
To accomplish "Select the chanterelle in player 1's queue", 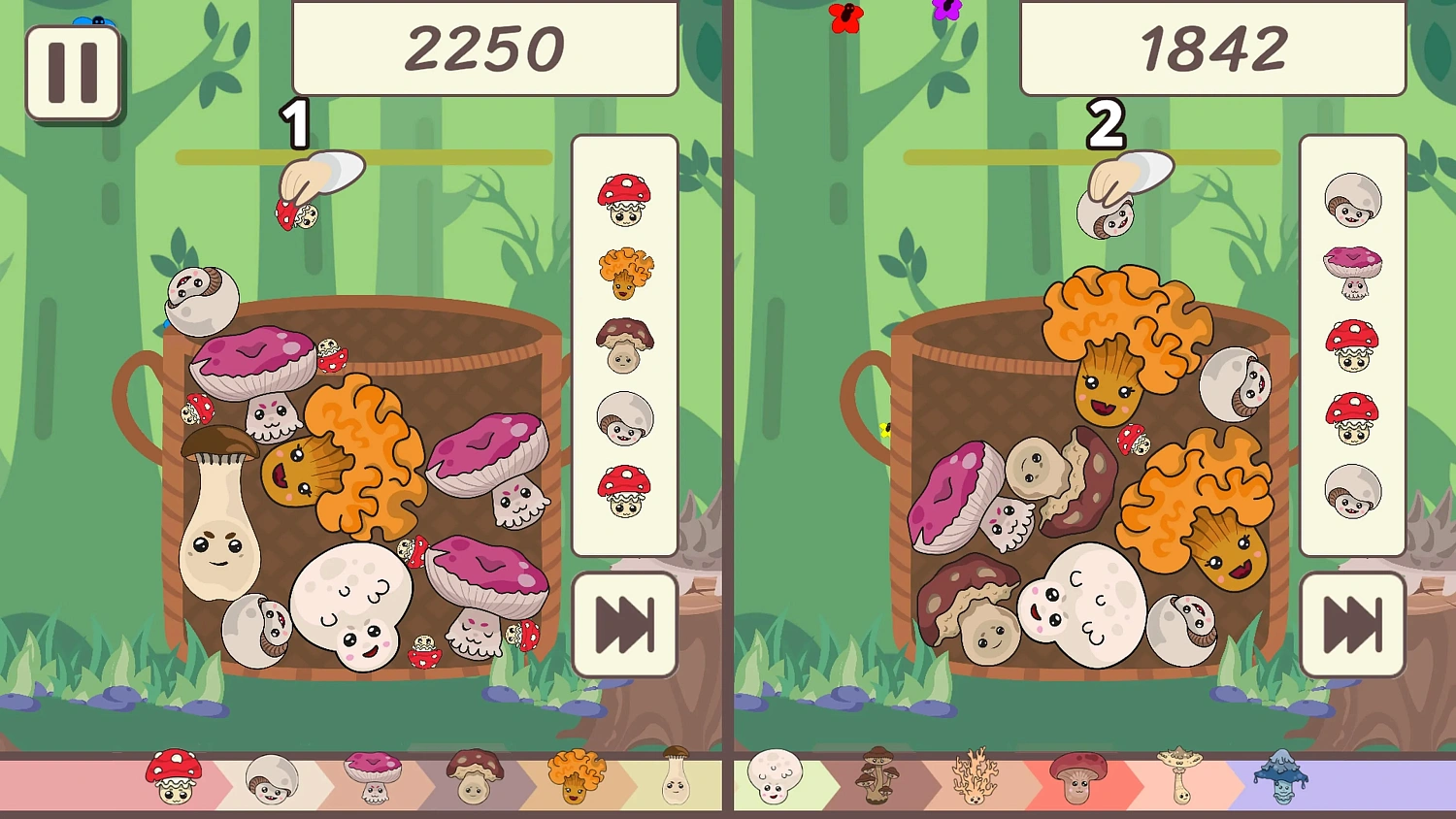I will (x=624, y=273).
